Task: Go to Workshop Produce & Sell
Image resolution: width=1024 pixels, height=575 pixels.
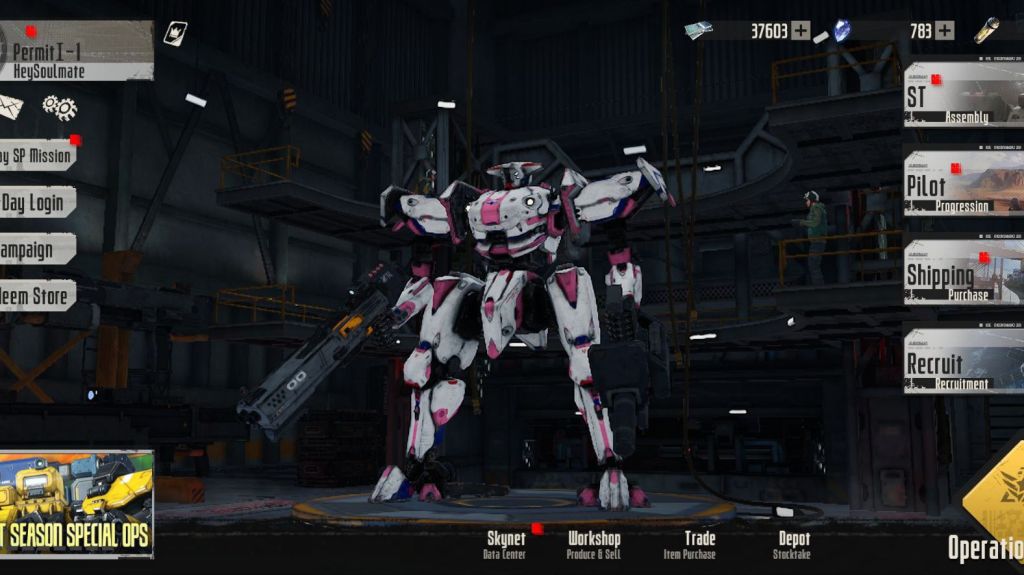Action: 594,544
